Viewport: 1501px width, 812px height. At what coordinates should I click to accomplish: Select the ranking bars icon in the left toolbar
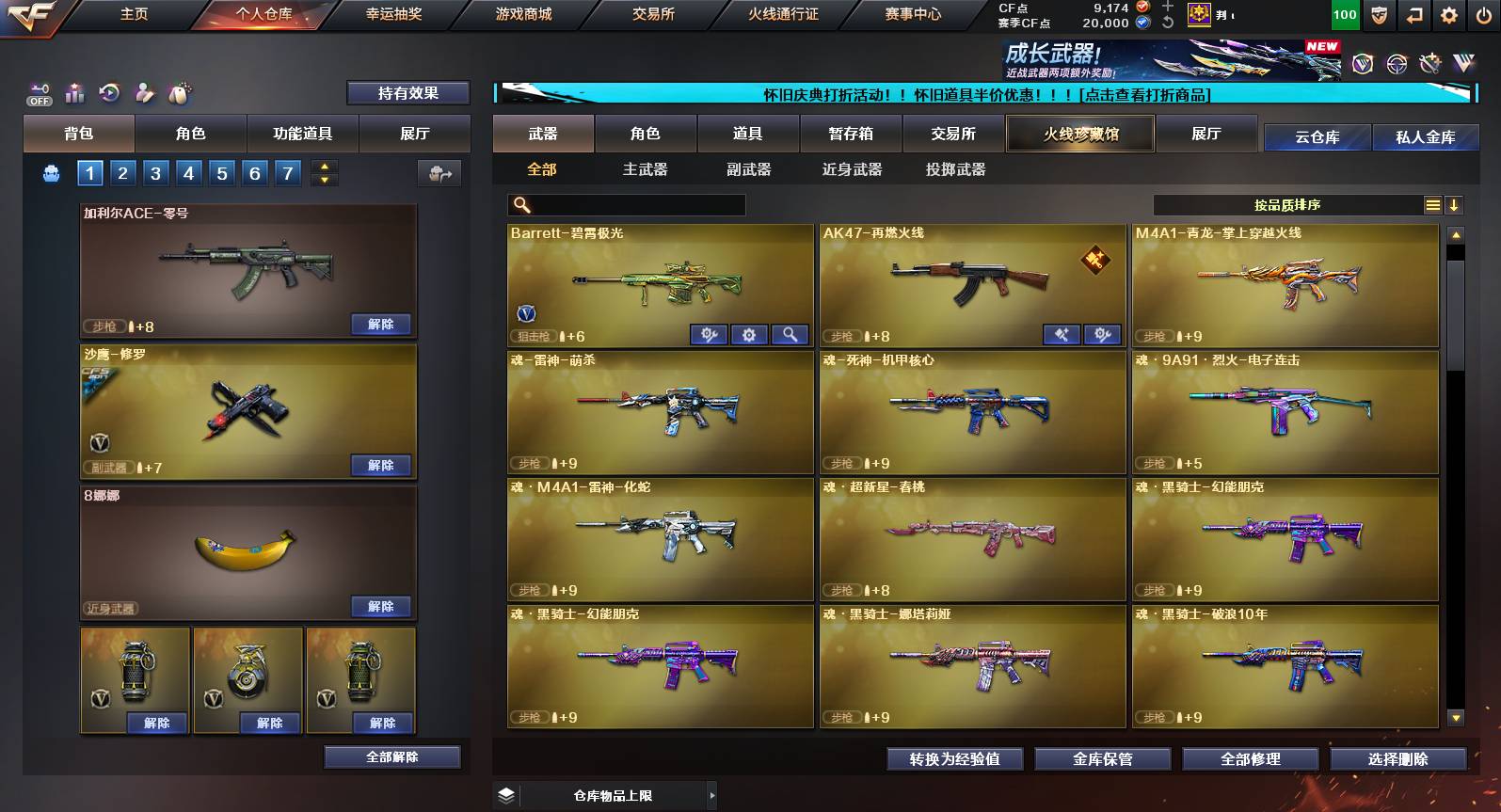click(x=74, y=93)
